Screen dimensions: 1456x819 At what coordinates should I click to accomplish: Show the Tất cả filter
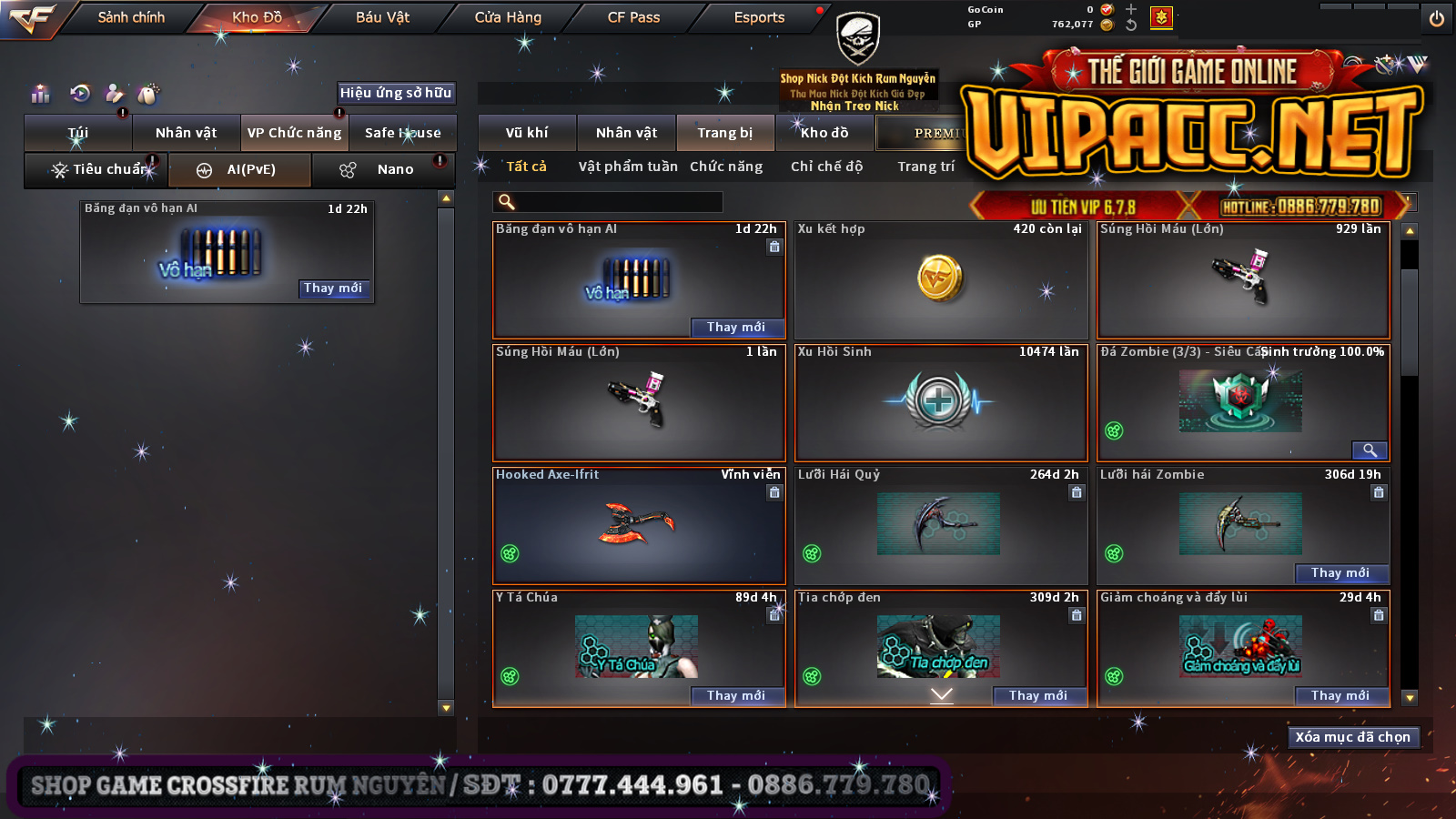coord(526,167)
